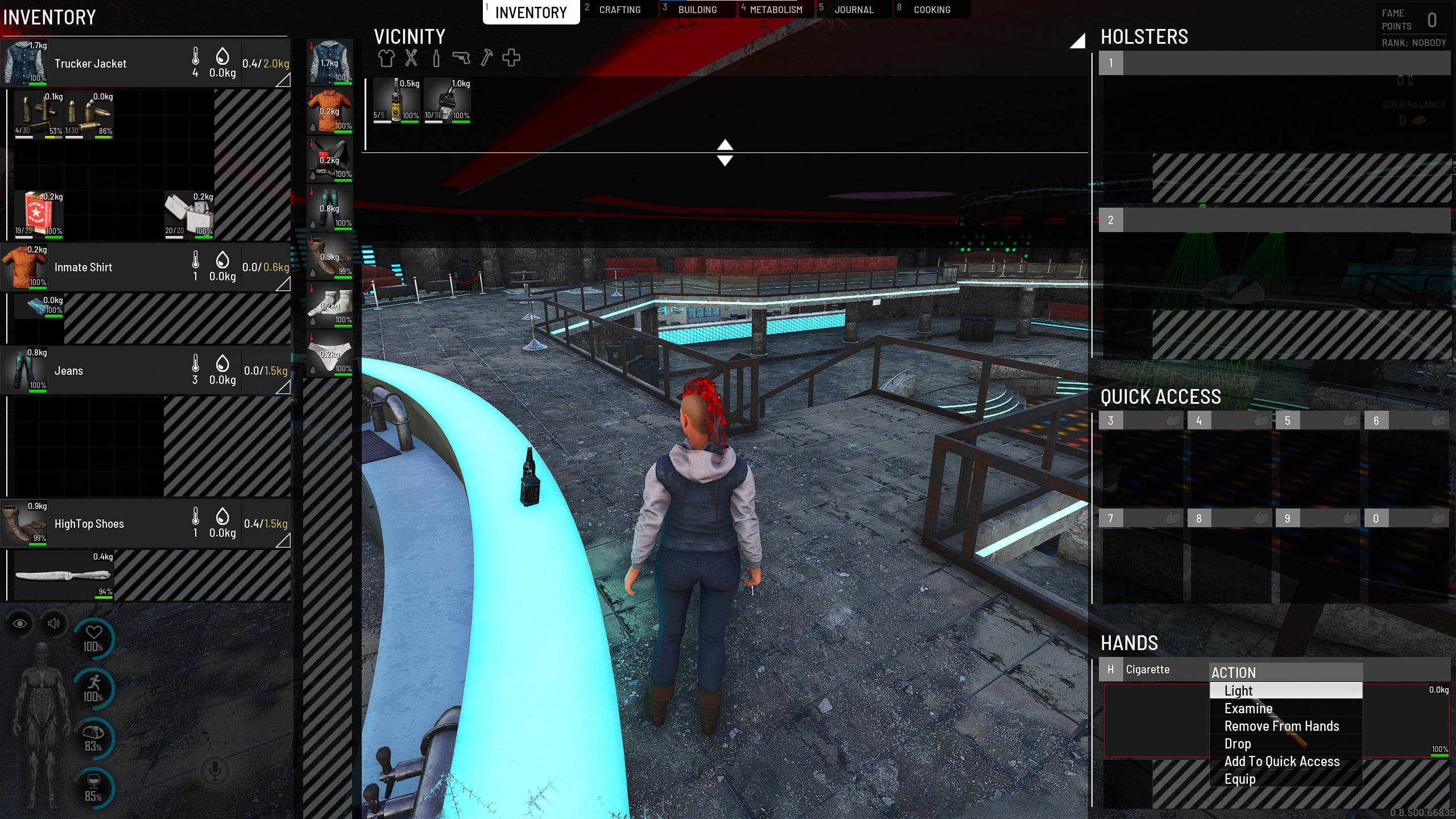The width and height of the screenshot is (1456, 819).
Task: Filter vicinity by pistol weapons icon
Action: [461, 58]
